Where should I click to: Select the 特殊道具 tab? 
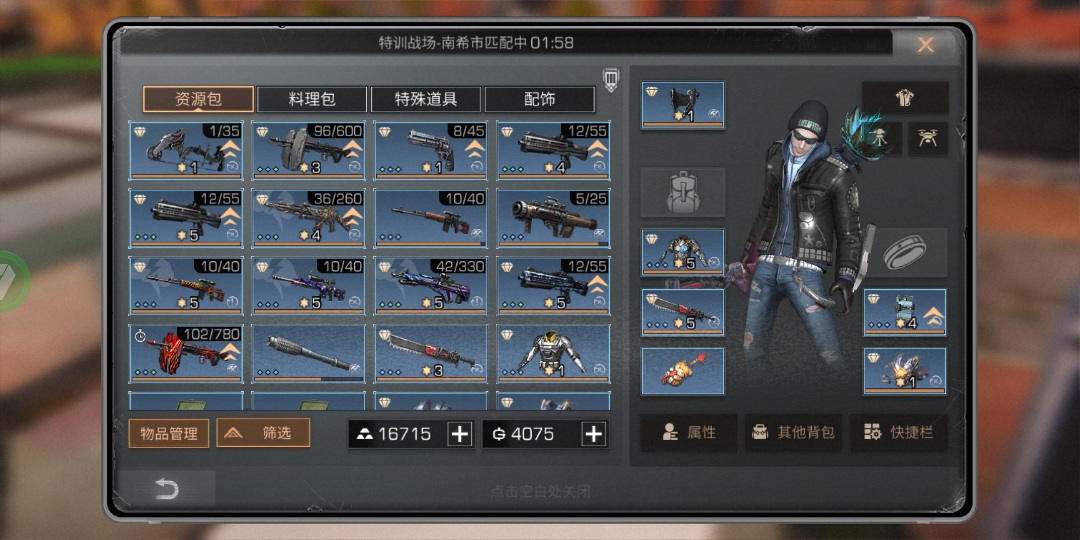426,99
